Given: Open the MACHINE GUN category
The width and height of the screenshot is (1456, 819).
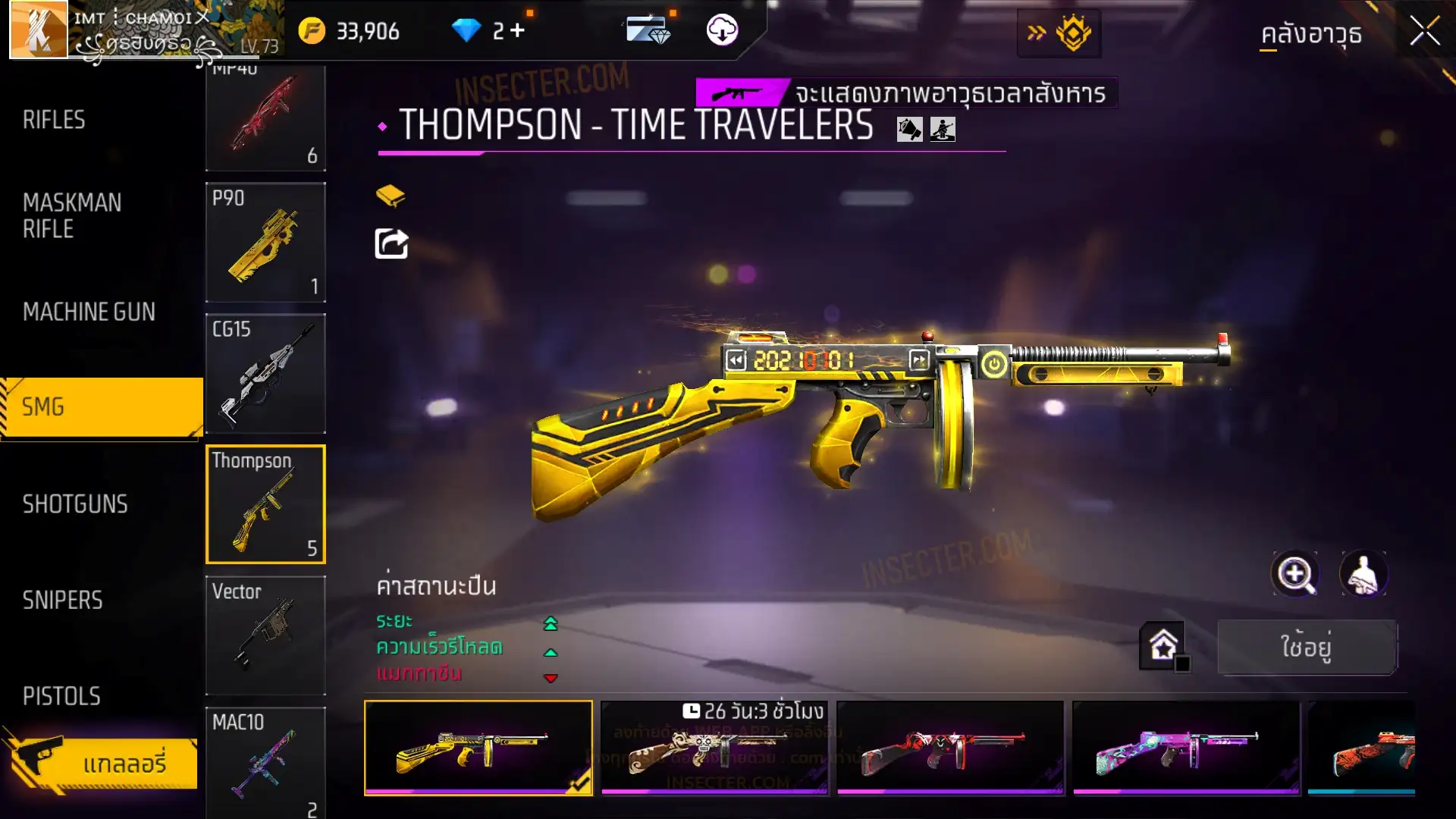Looking at the screenshot, I should coord(89,312).
